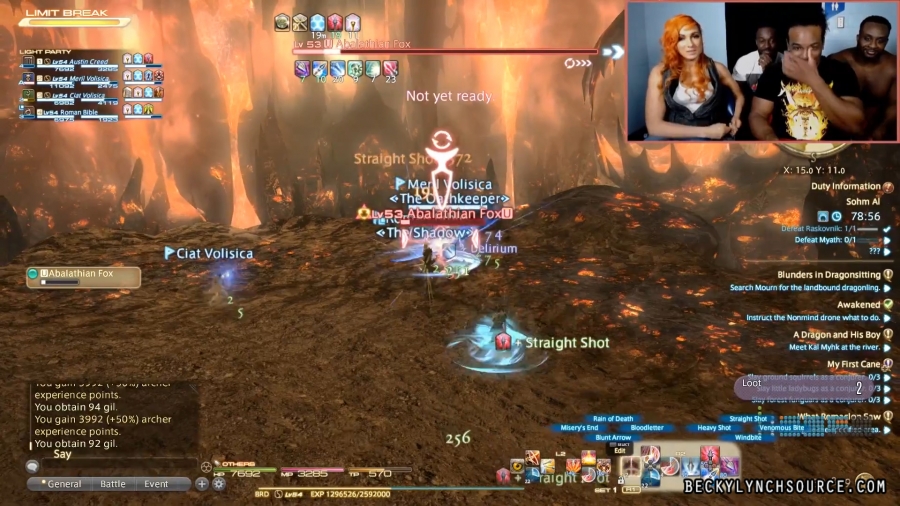This screenshot has height=506, width=900.
Task: Open speech bubble chat mode icon
Action: [x=32, y=466]
